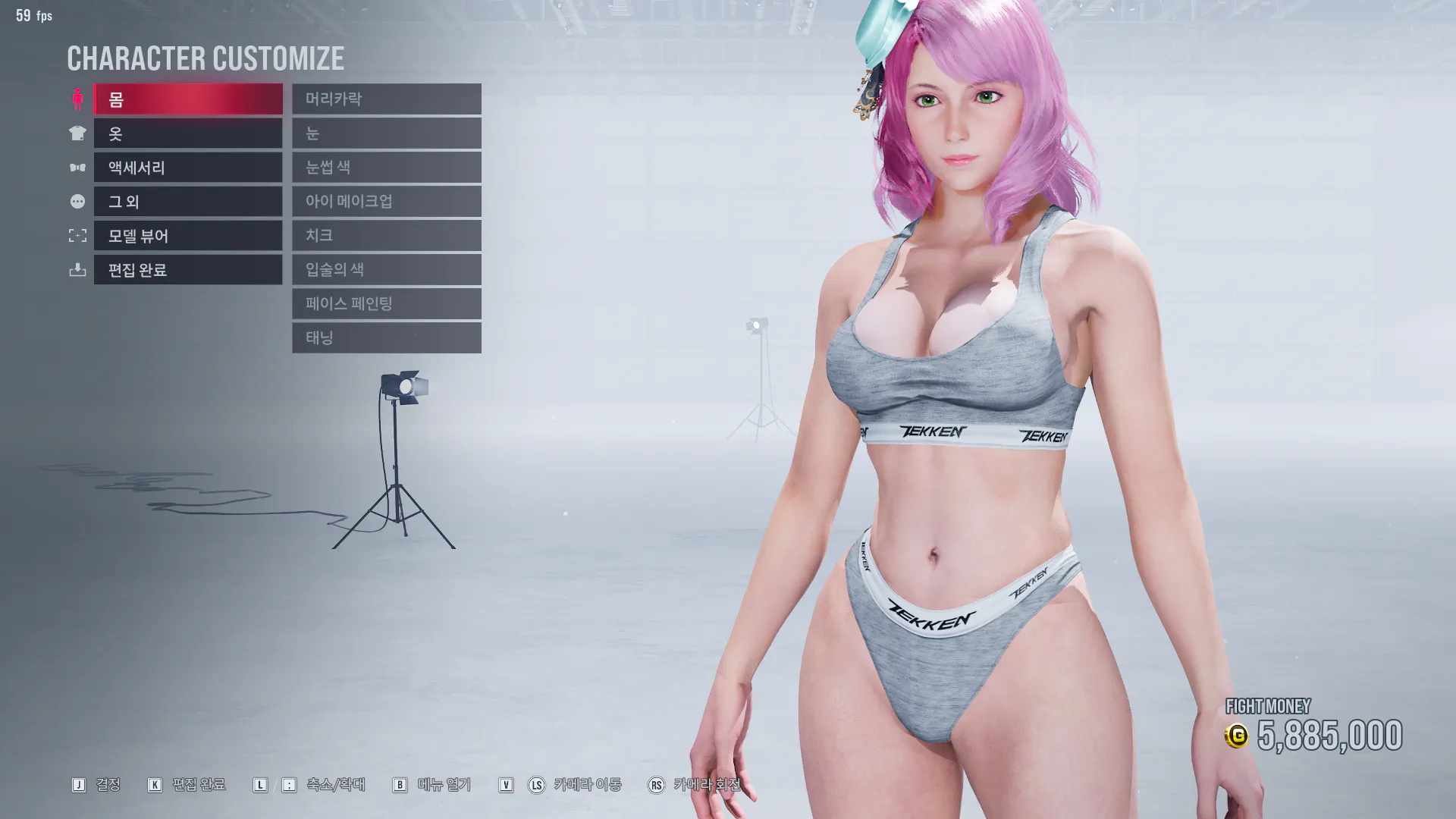
Task: Choose 입술의 색 (Lip Color)
Action: pos(386,270)
